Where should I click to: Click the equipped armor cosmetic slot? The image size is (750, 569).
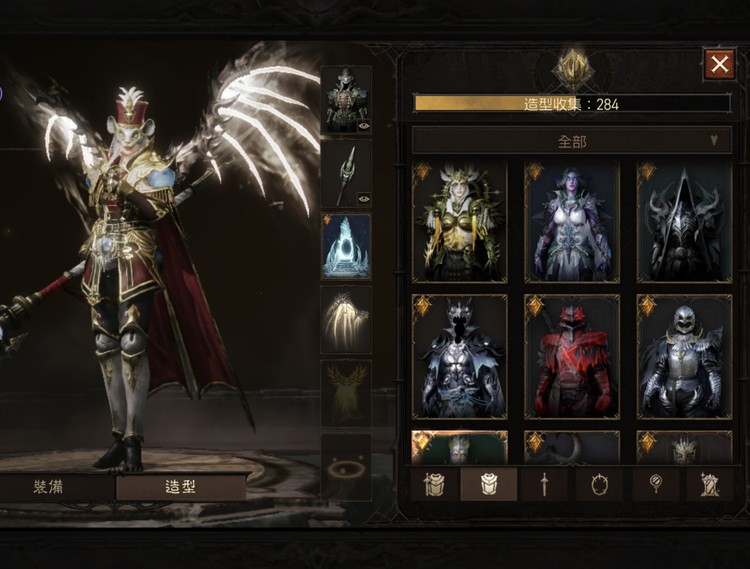(x=346, y=99)
